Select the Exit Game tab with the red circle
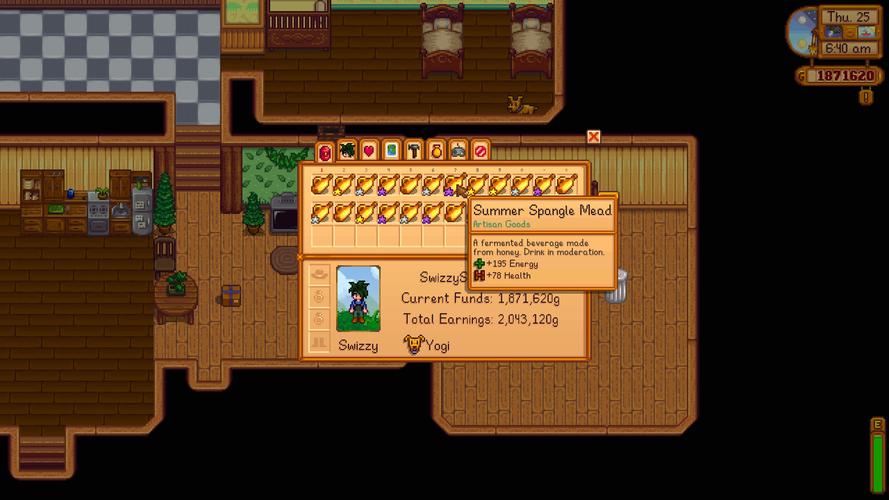 [x=480, y=151]
